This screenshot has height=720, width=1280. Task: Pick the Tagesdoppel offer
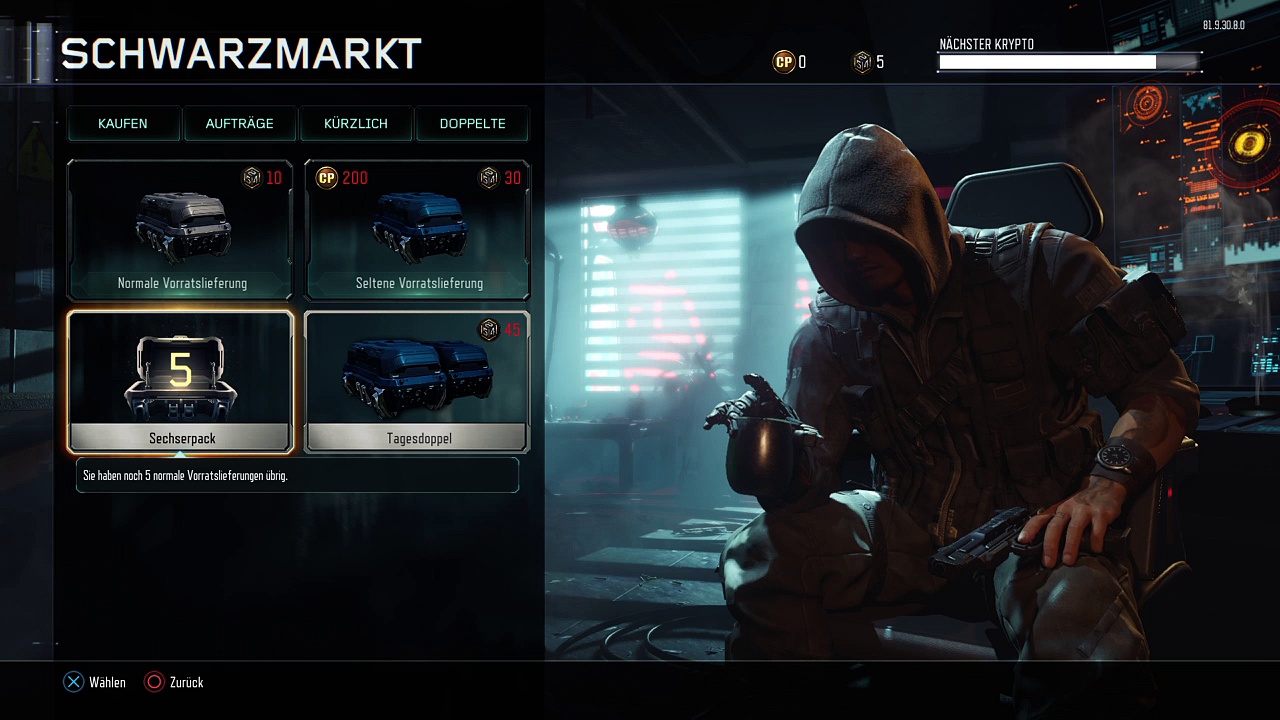coord(417,382)
